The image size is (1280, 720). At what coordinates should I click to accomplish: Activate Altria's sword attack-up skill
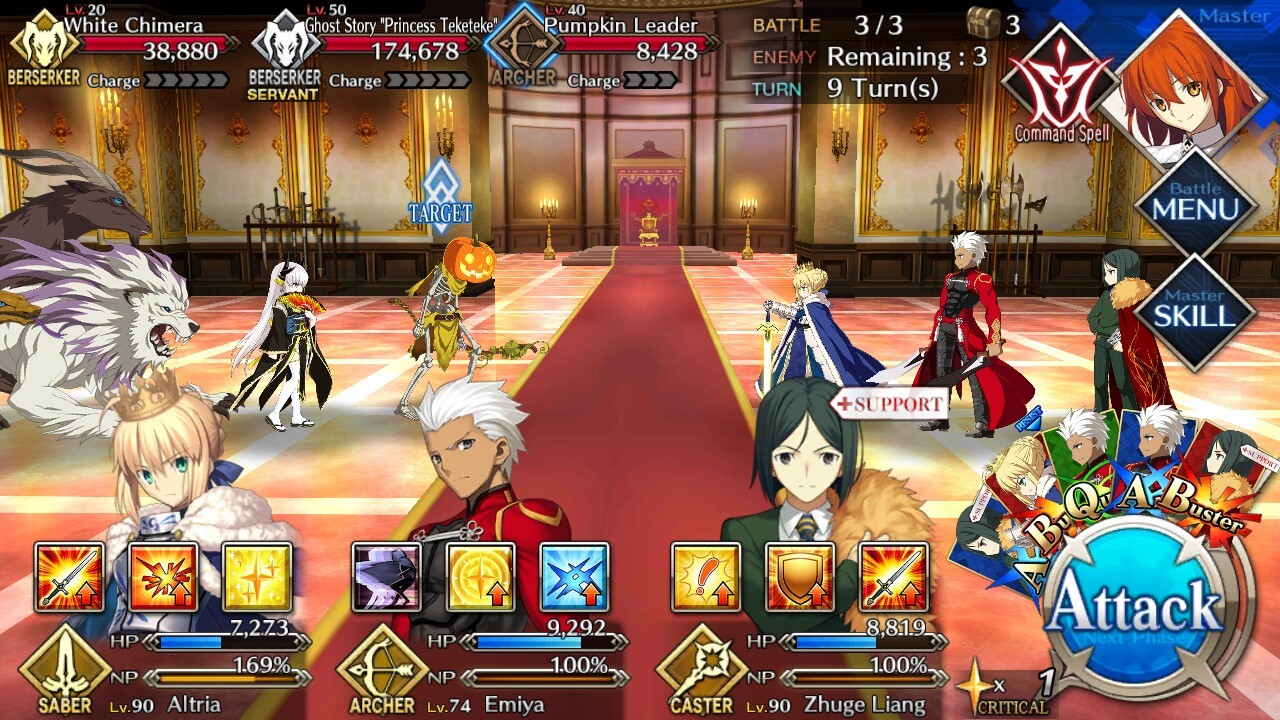click(x=69, y=577)
